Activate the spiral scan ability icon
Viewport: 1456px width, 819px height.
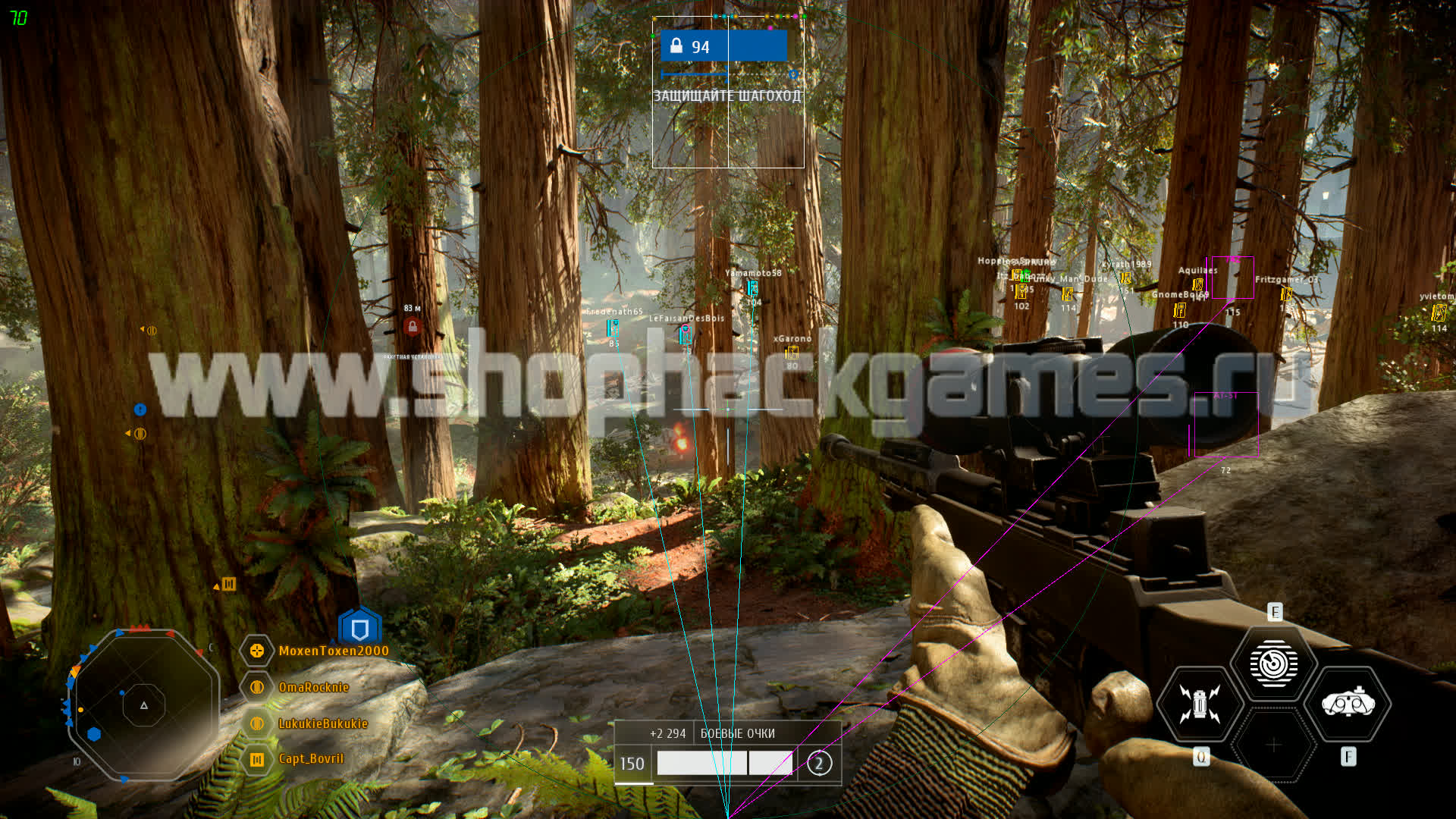(1273, 664)
